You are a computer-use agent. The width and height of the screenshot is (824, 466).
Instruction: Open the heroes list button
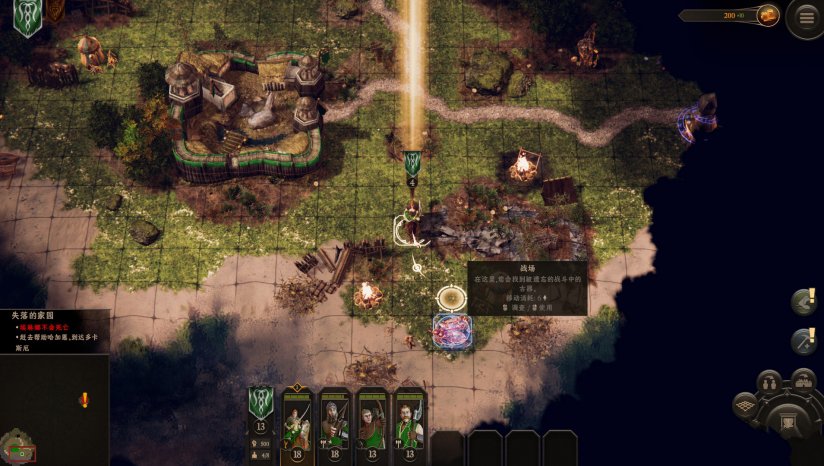(x=769, y=383)
